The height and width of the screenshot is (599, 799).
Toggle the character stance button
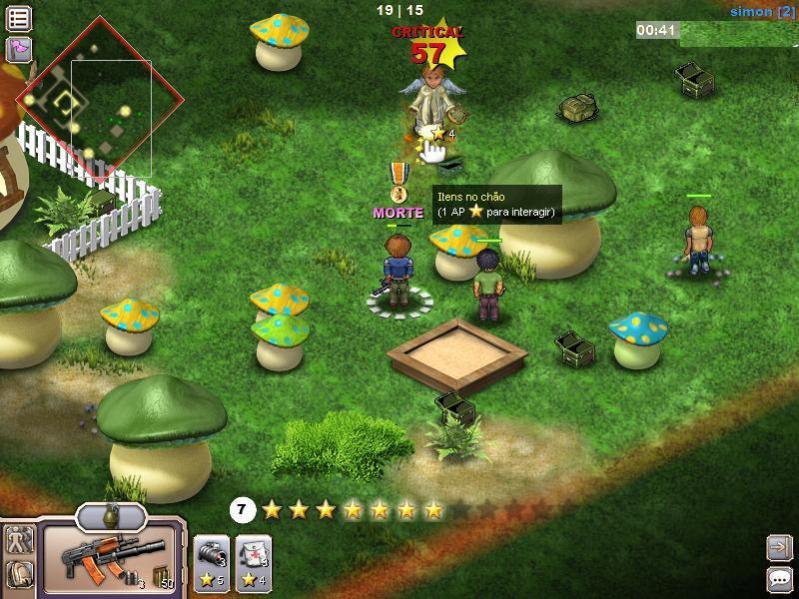point(20,542)
